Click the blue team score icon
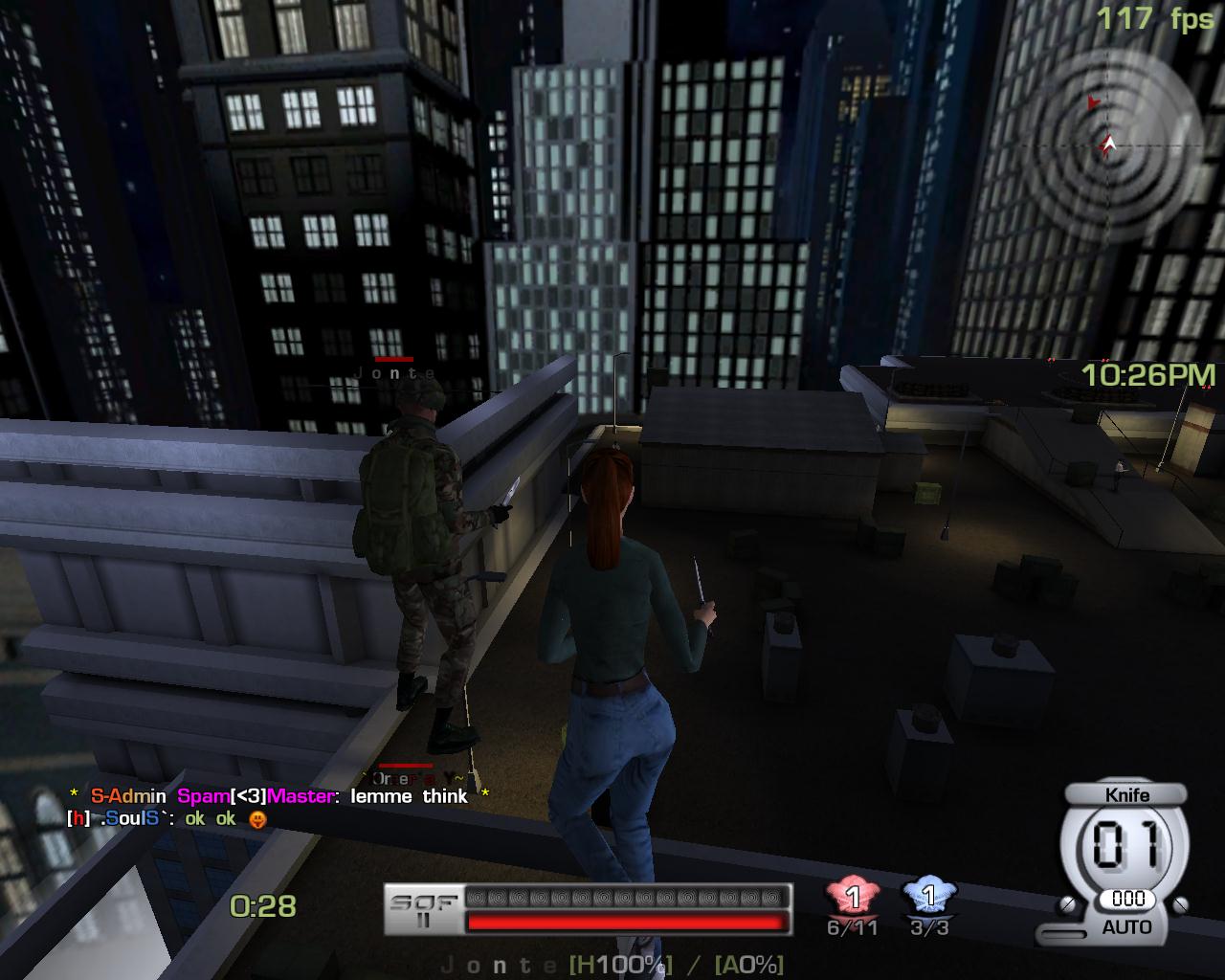Viewport: 1225px width, 980px height. click(x=927, y=898)
